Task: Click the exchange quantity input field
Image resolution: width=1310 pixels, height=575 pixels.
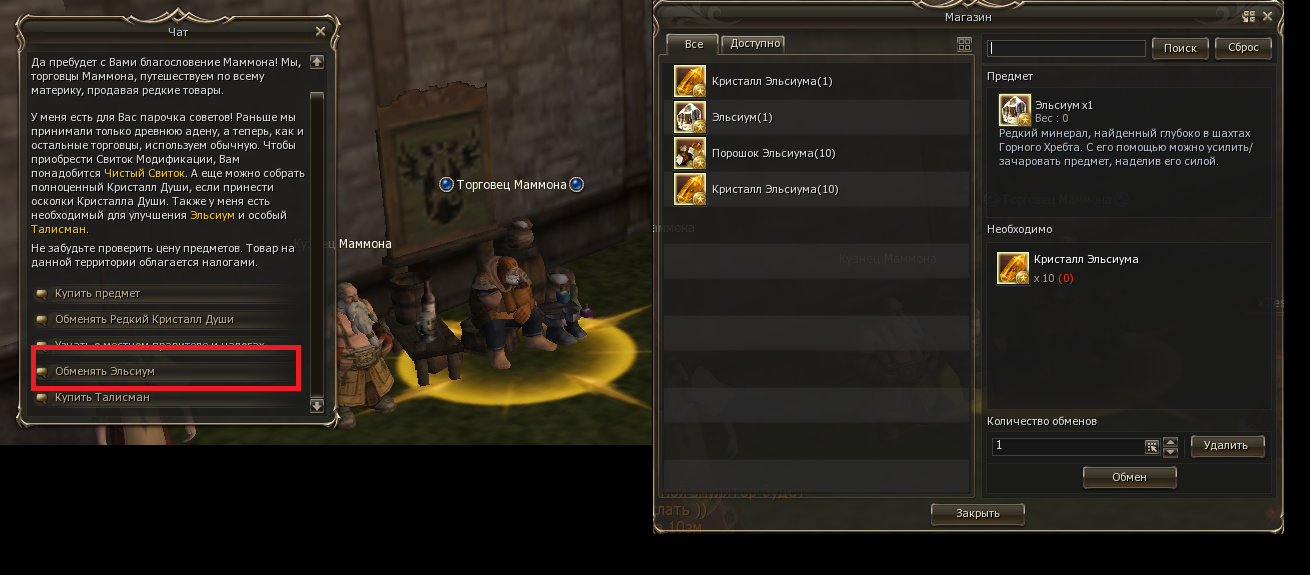Action: pos(1066,446)
